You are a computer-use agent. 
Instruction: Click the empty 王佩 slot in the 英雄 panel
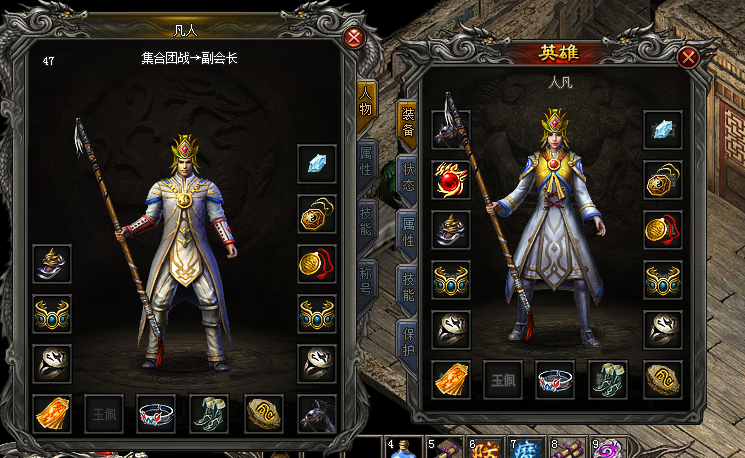pyautogui.click(x=503, y=379)
